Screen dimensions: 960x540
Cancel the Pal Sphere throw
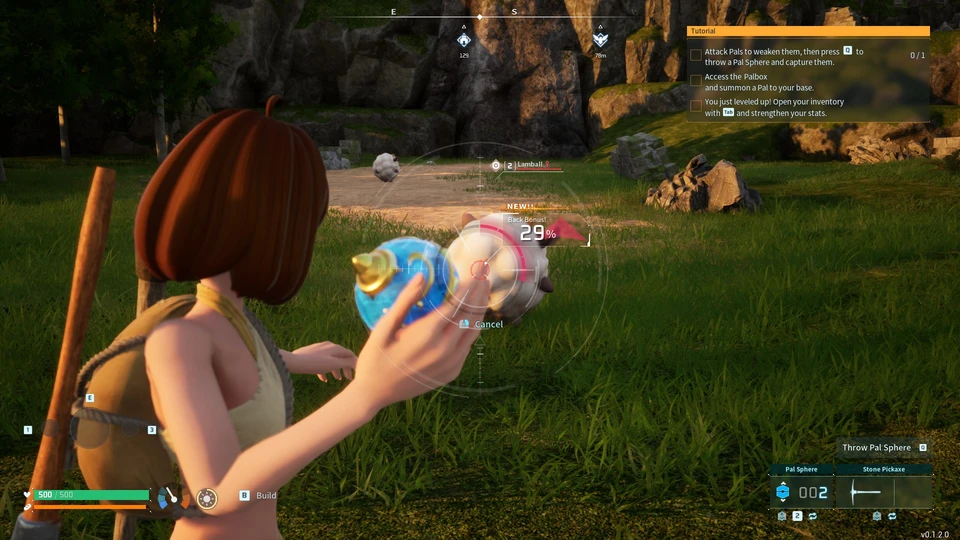coord(488,324)
